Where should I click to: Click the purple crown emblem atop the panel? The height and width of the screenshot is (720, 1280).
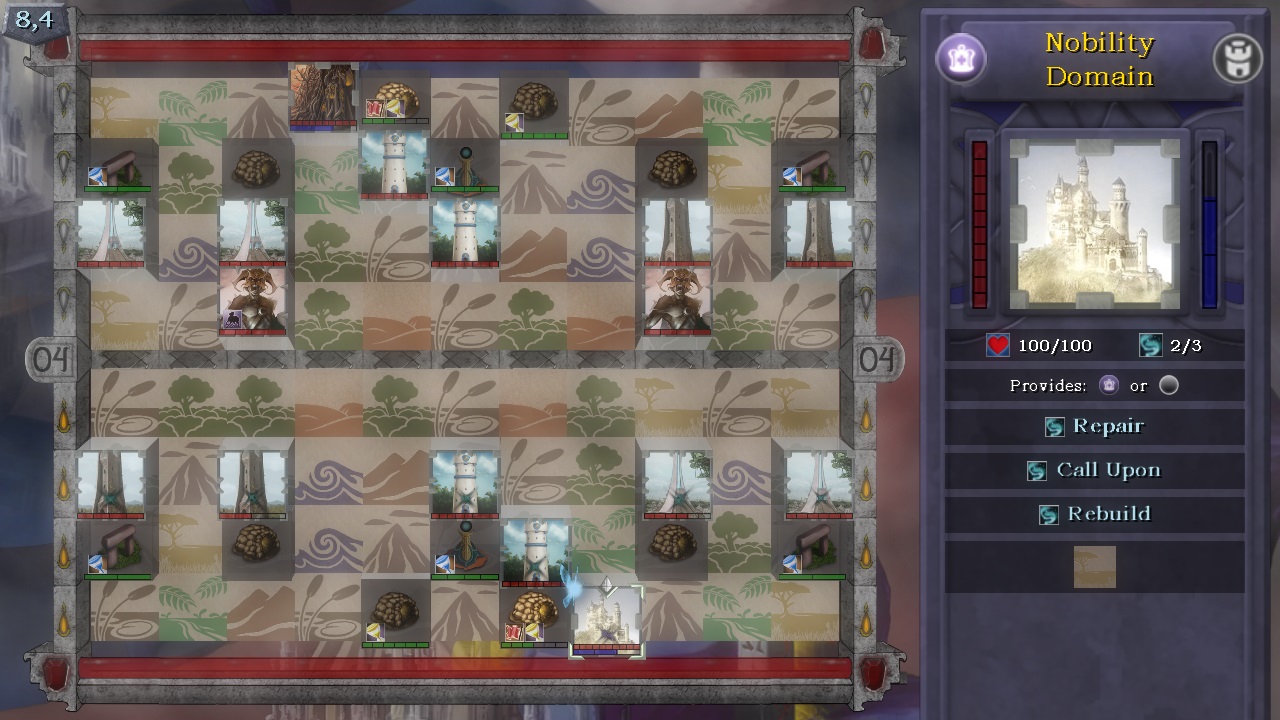[962, 59]
